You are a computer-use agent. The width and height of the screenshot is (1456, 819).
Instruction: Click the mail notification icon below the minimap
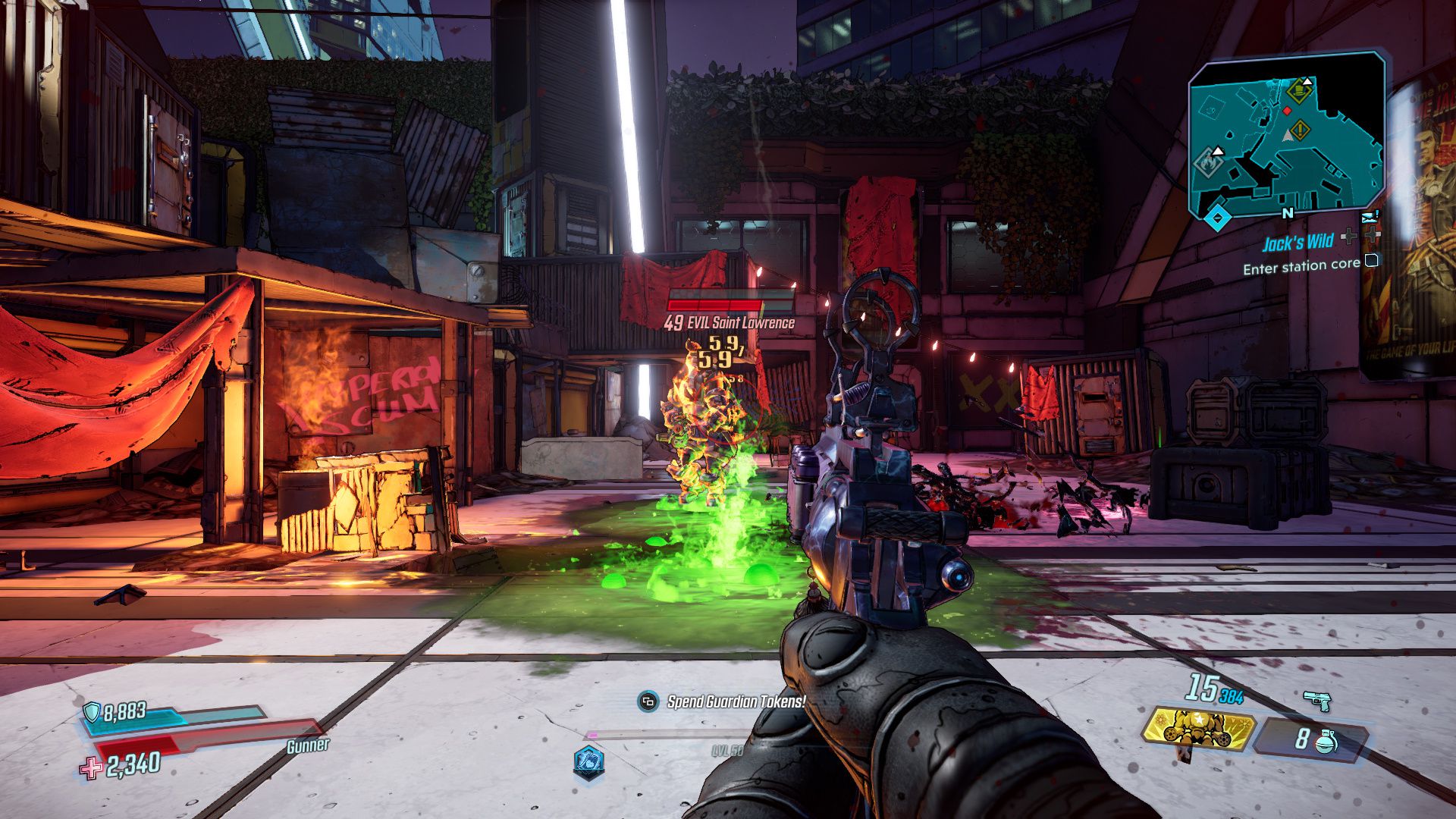pos(1370,218)
